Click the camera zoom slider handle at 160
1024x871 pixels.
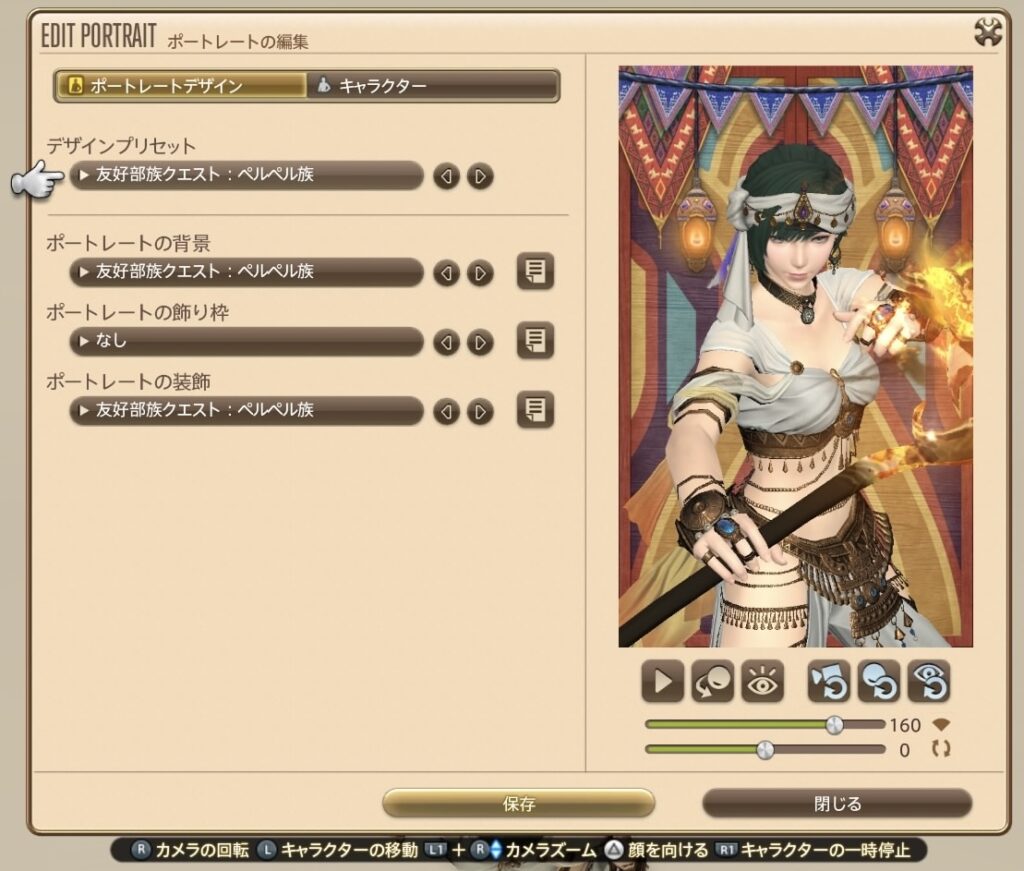834,725
